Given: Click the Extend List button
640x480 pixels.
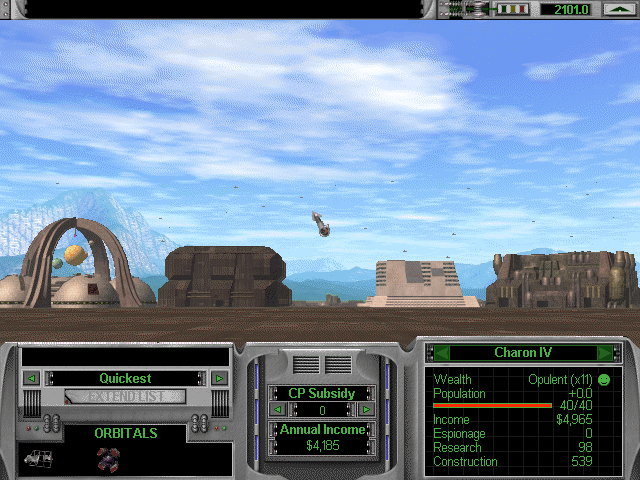Looking at the screenshot, I should tap(125, 396).
